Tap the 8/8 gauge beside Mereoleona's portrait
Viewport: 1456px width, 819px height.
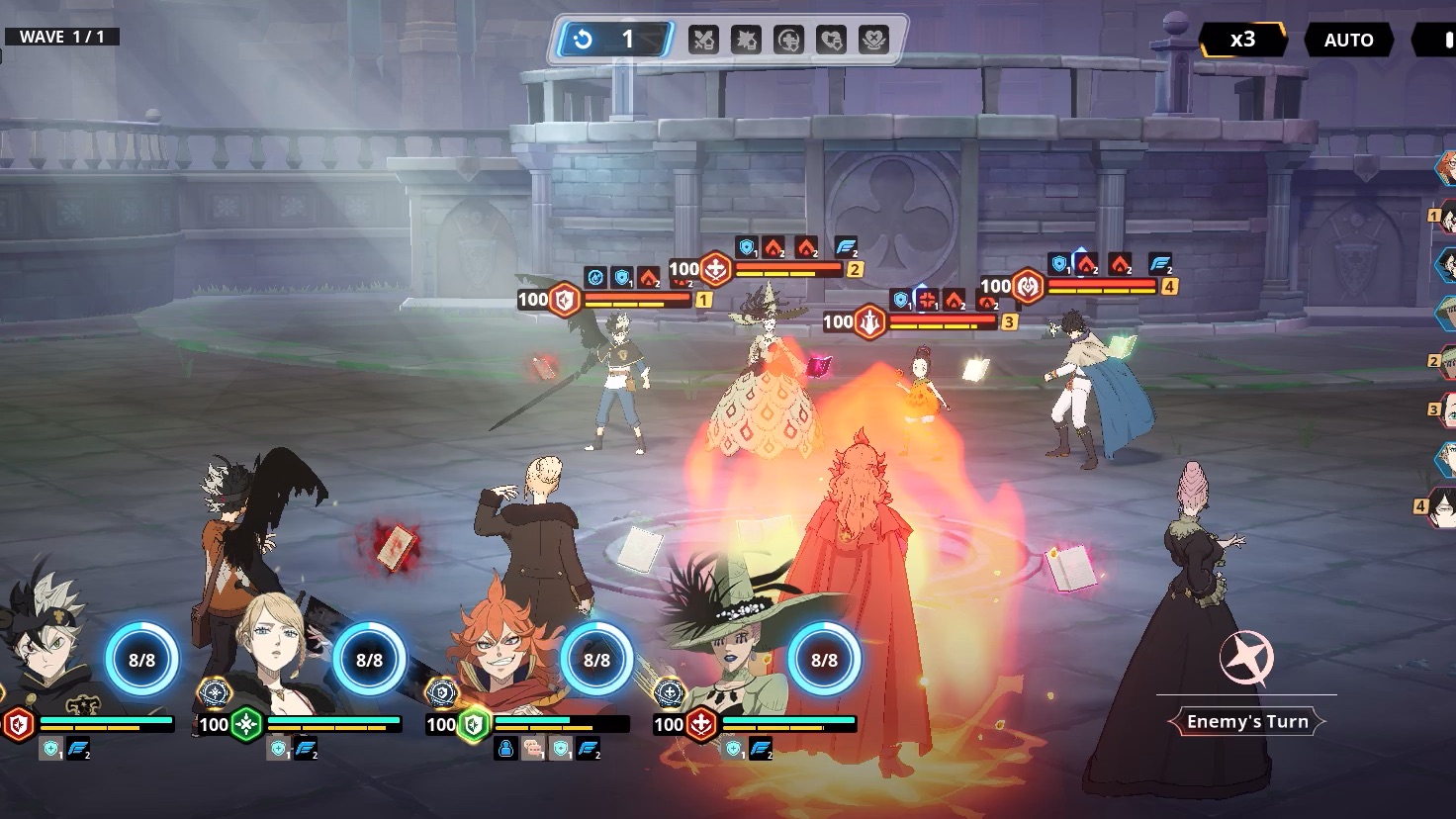point(596,660)
